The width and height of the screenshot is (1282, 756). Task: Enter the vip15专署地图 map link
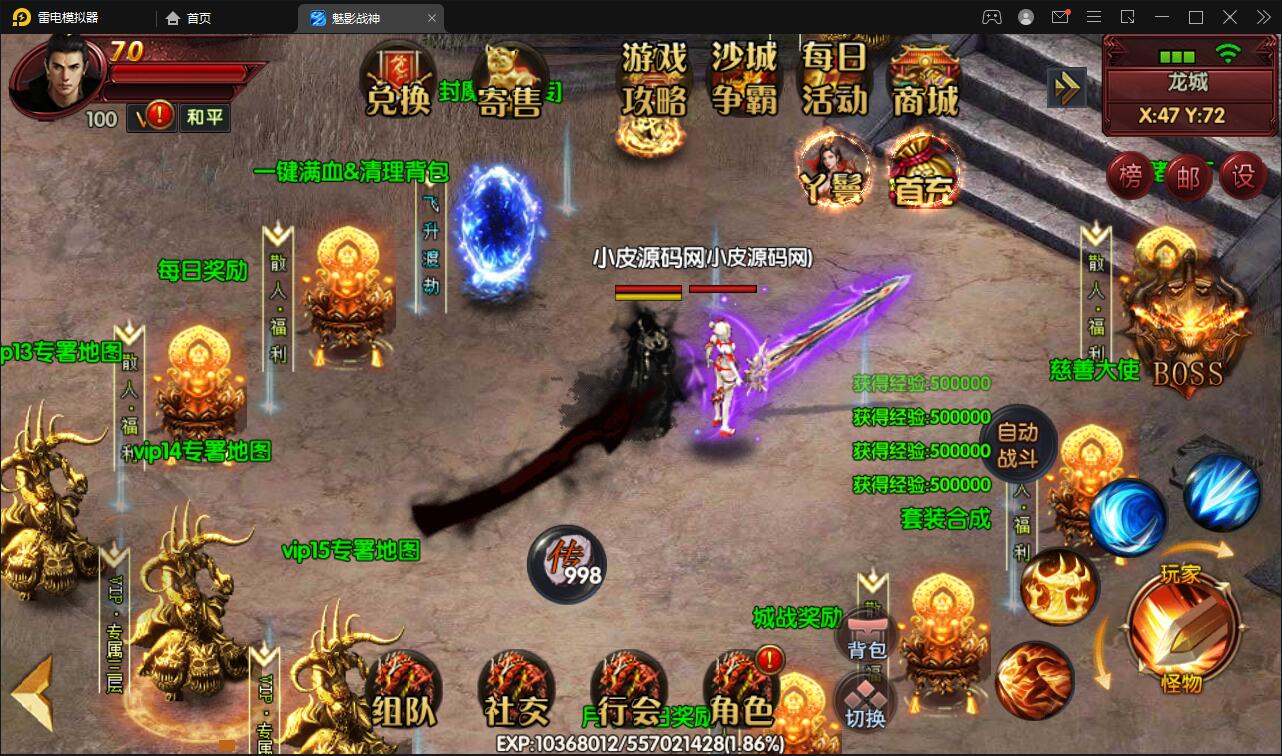(352, 550)
